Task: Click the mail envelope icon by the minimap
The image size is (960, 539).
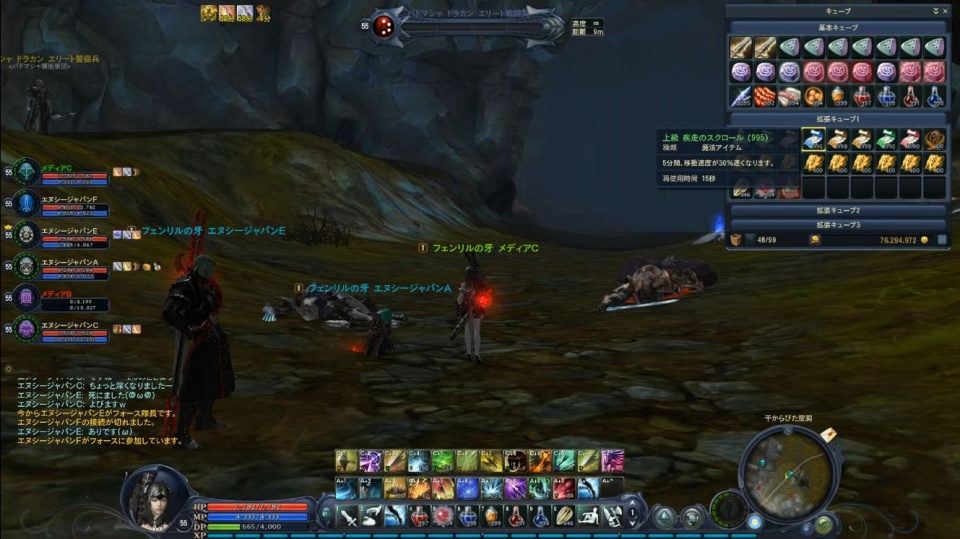Action: coord(829,434)
